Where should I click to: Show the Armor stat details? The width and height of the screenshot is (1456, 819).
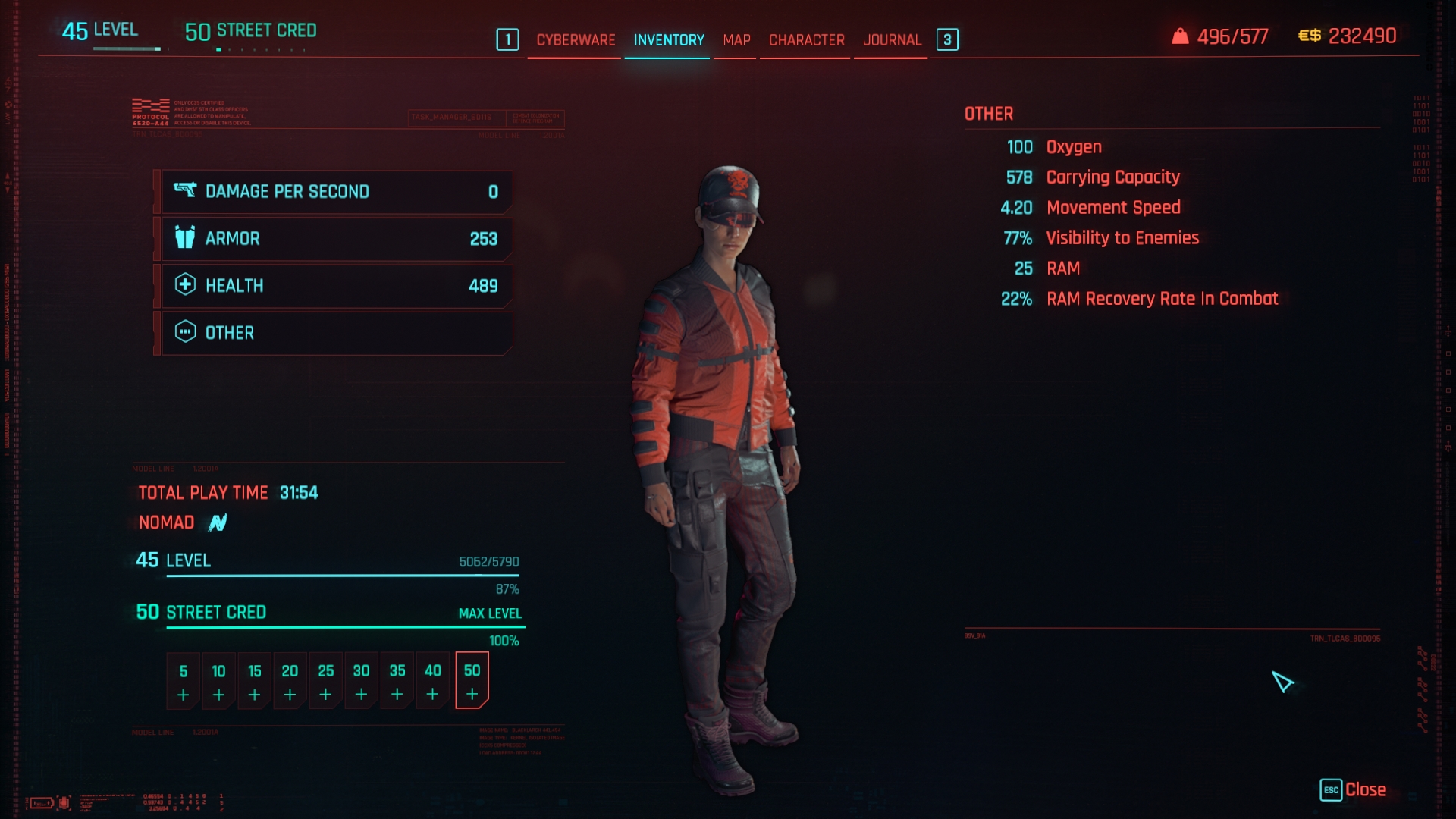click(x=337, y=239)
